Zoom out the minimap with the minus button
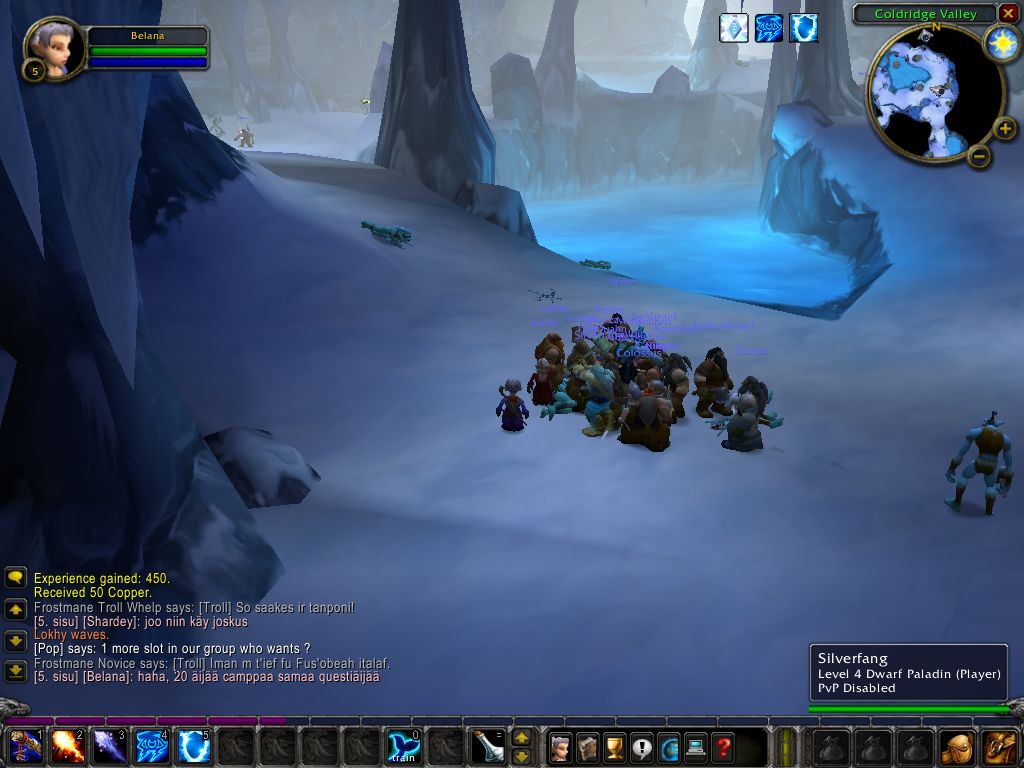 (x=979, y=155)
